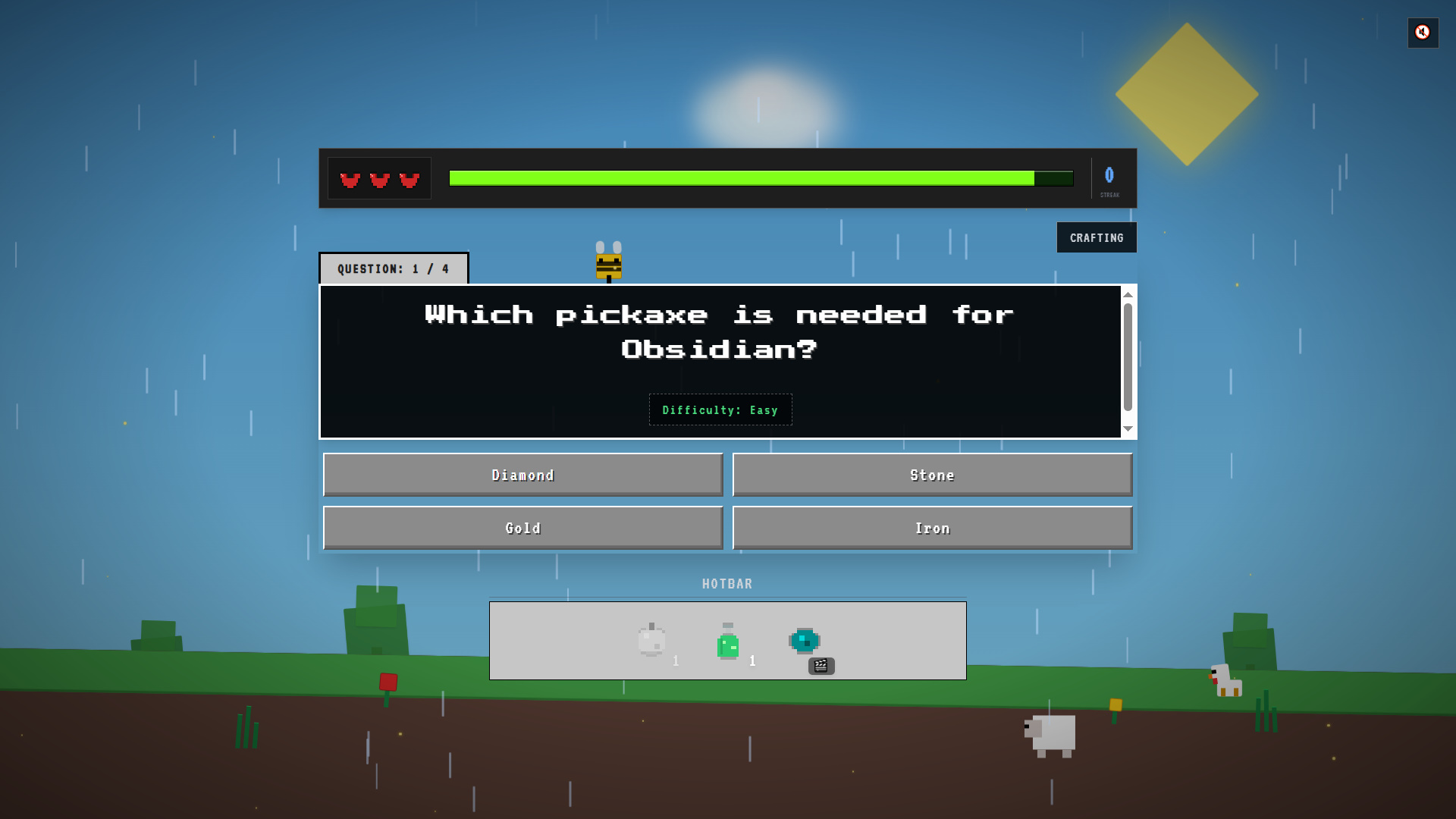Open the CRAFTING panel

pyautogui.click(x=1096, y=237)
